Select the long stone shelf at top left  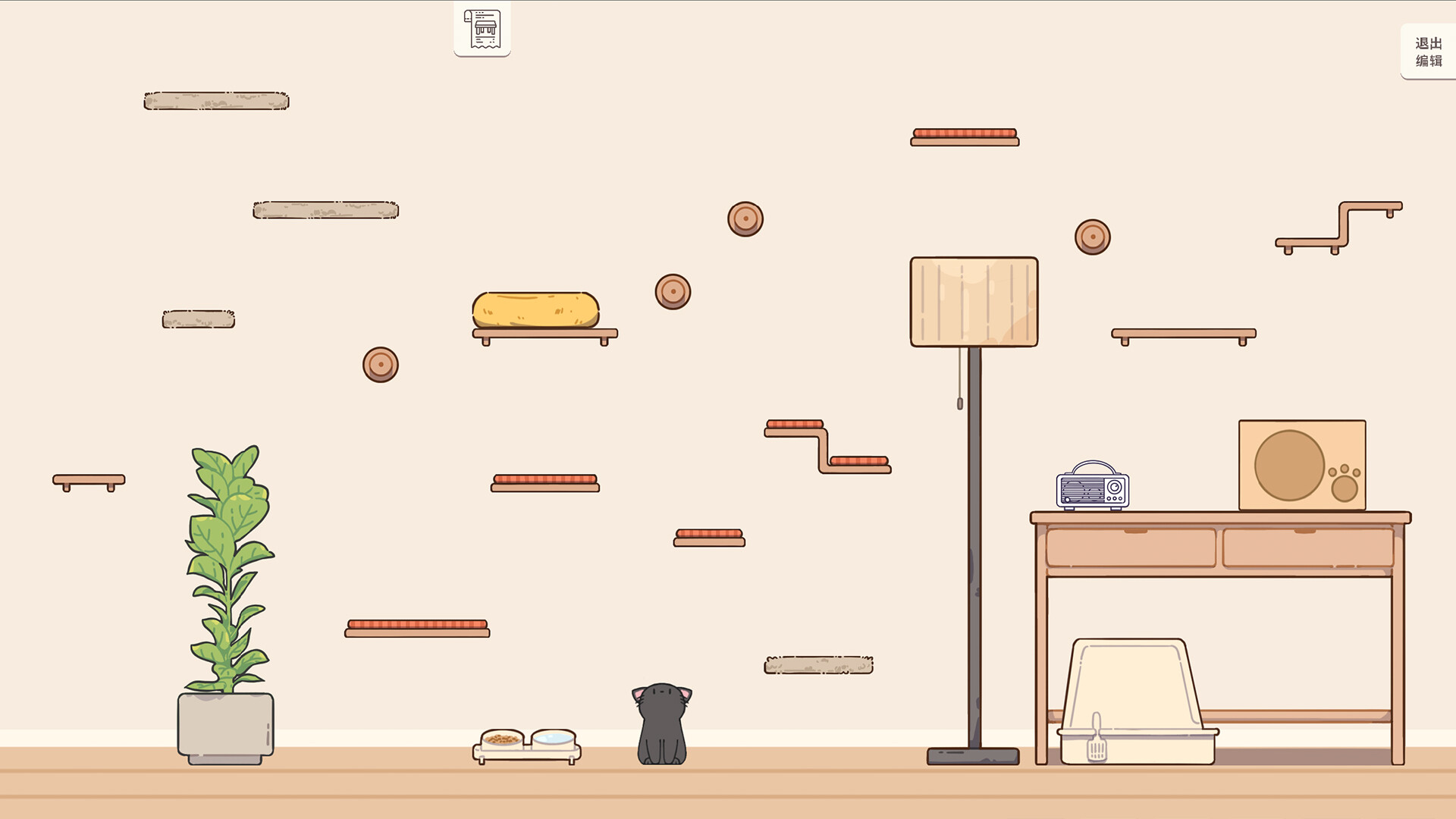[x=215, y=99]
